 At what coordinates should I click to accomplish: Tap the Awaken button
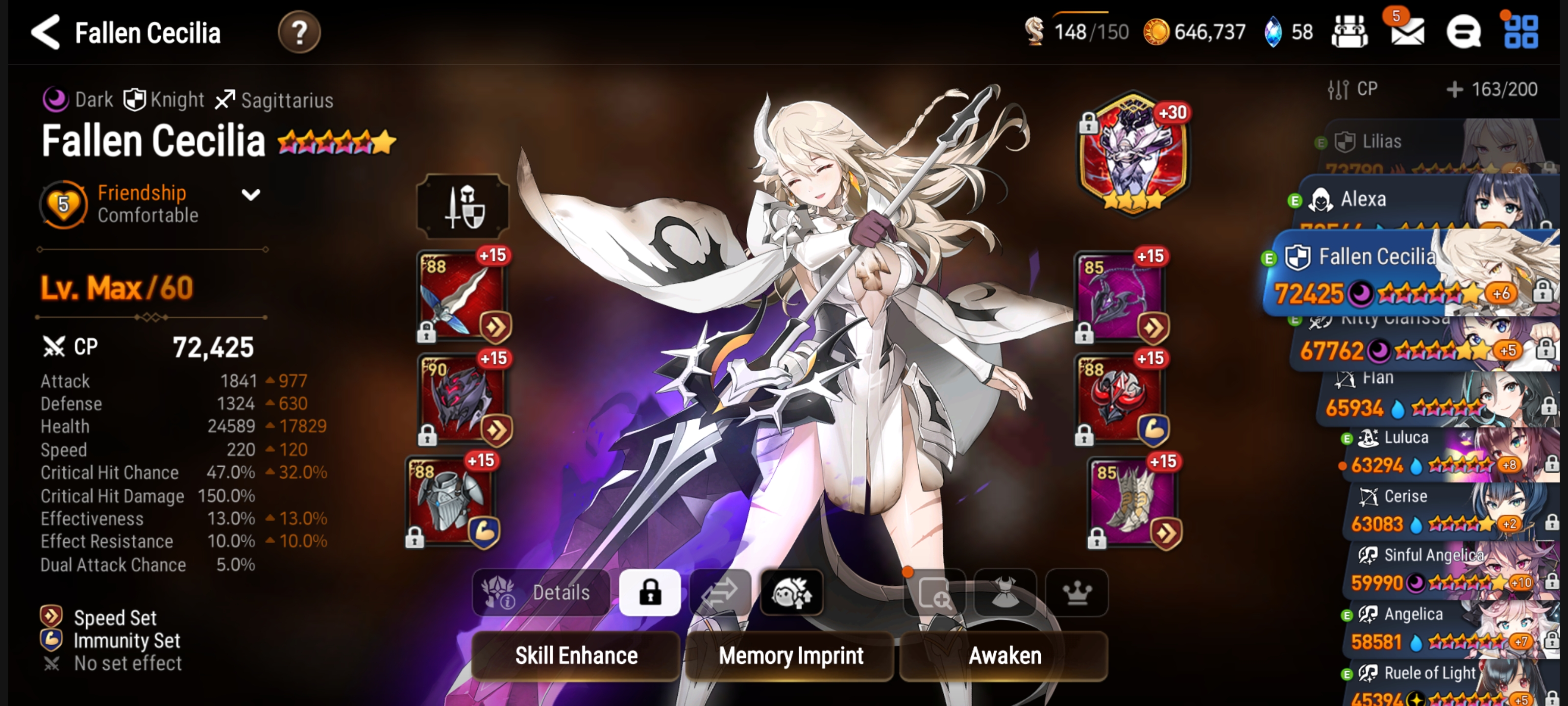coord(1004,656)
